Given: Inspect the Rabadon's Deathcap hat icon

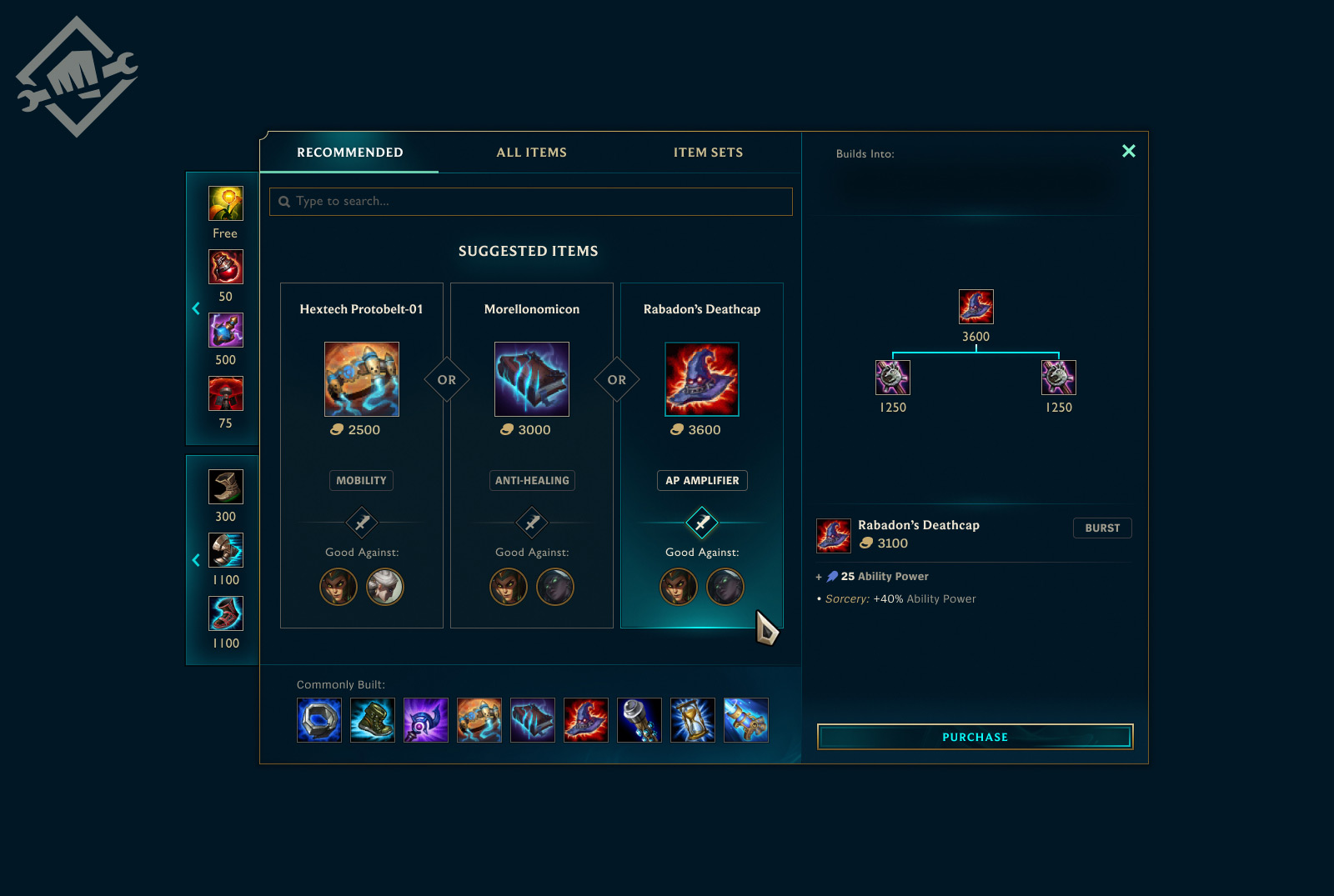Looking at the screenshot, I should point(701,378).
